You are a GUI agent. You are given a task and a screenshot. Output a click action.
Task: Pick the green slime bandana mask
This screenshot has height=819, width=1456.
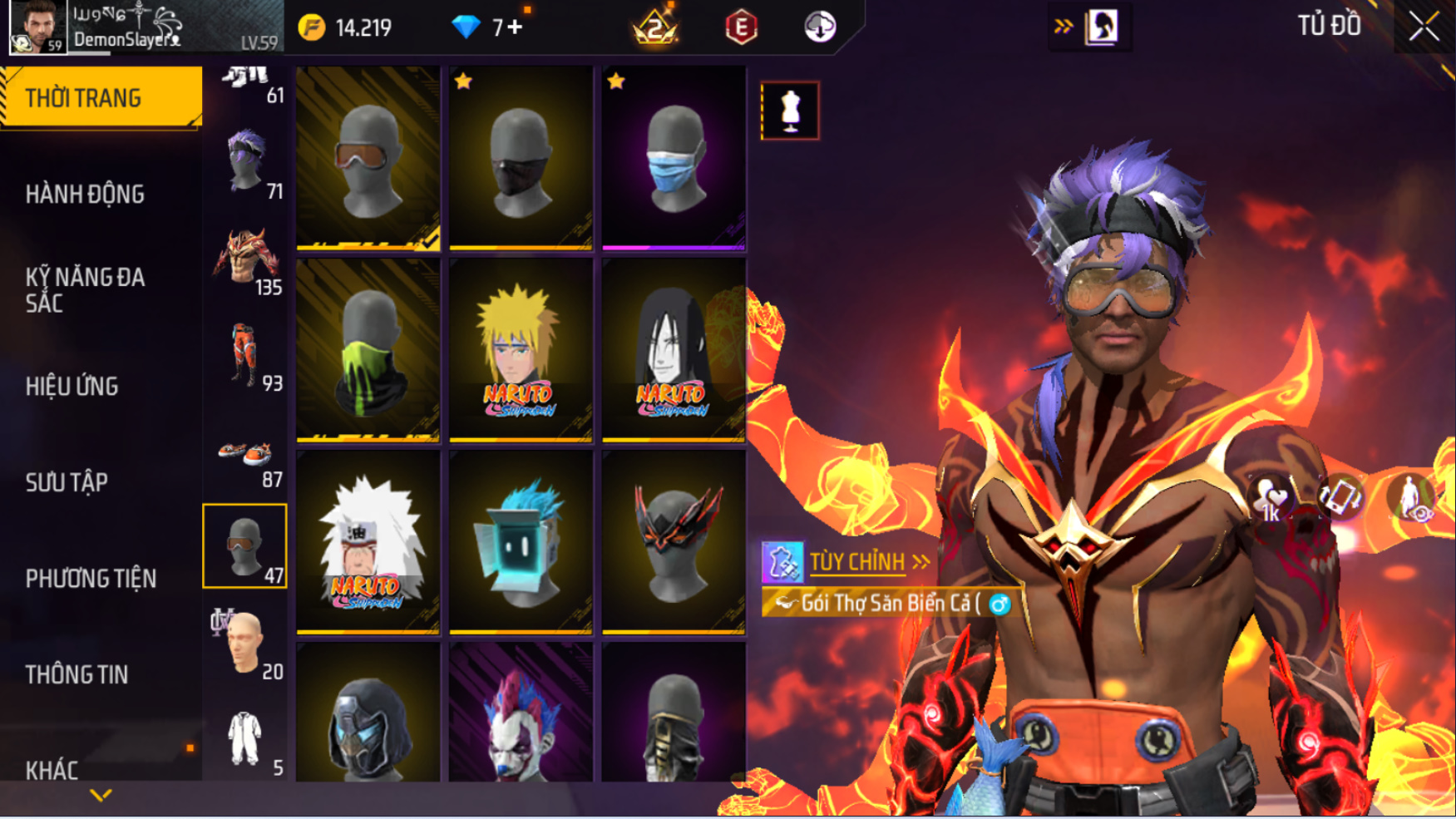coord(368,350)
